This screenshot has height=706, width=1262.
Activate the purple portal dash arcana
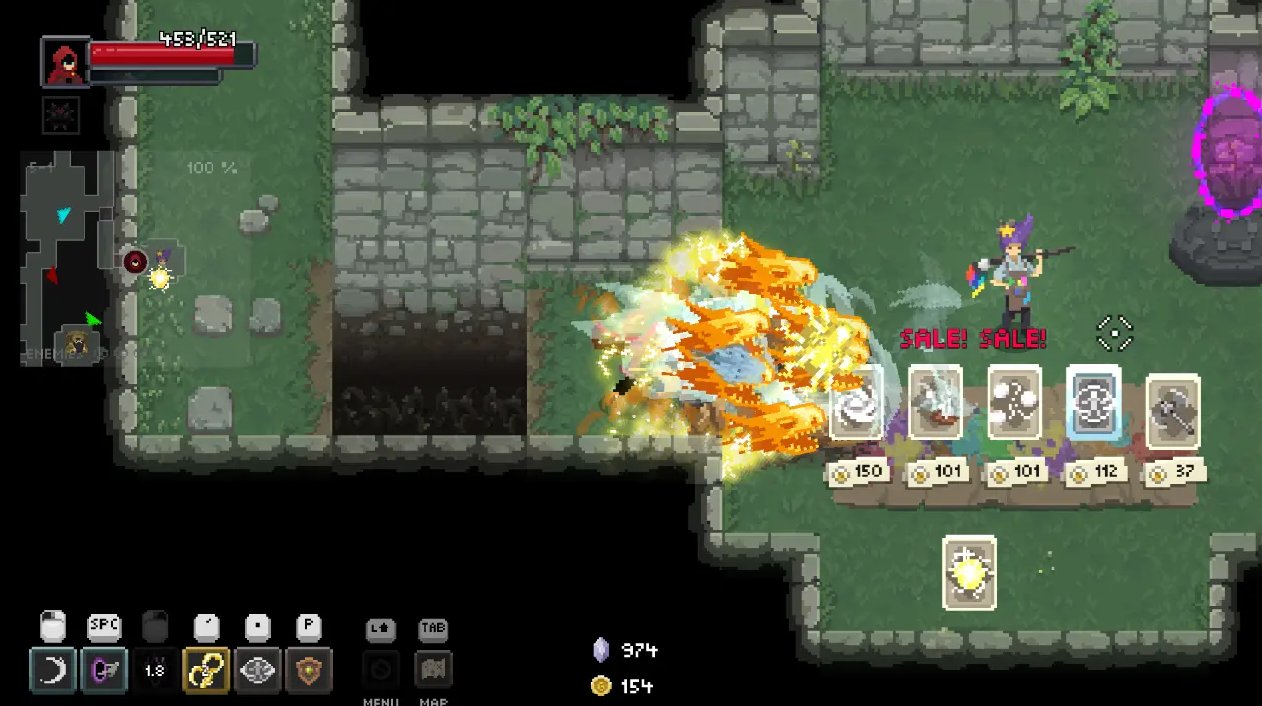tap(104, 670)
